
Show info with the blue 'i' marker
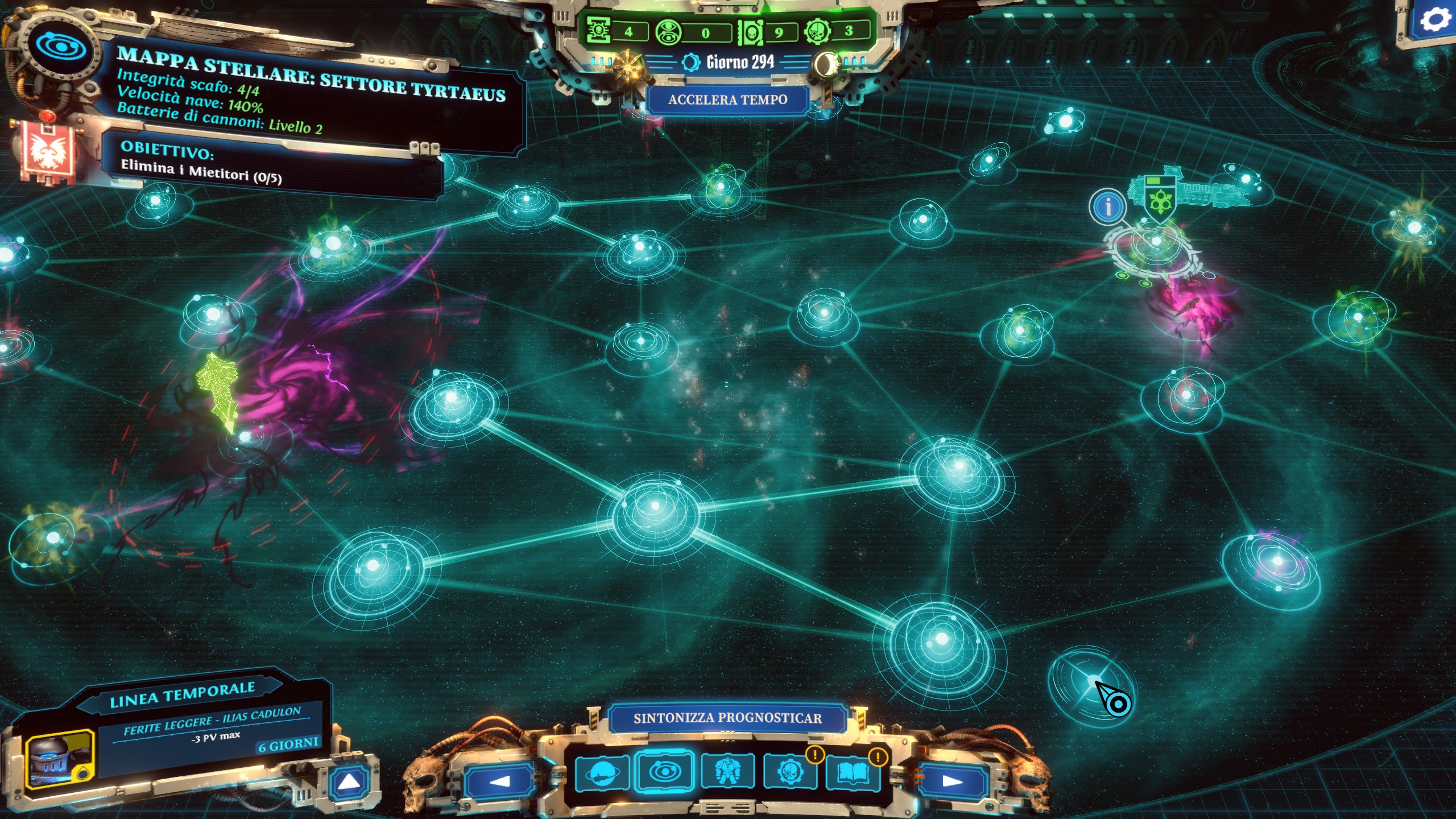1107,206
